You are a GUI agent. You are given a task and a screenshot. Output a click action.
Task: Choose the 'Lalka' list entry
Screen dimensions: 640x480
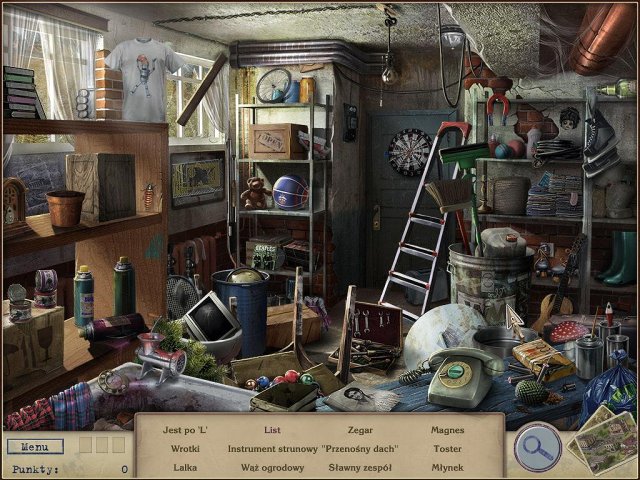click(x=185, y=467)
